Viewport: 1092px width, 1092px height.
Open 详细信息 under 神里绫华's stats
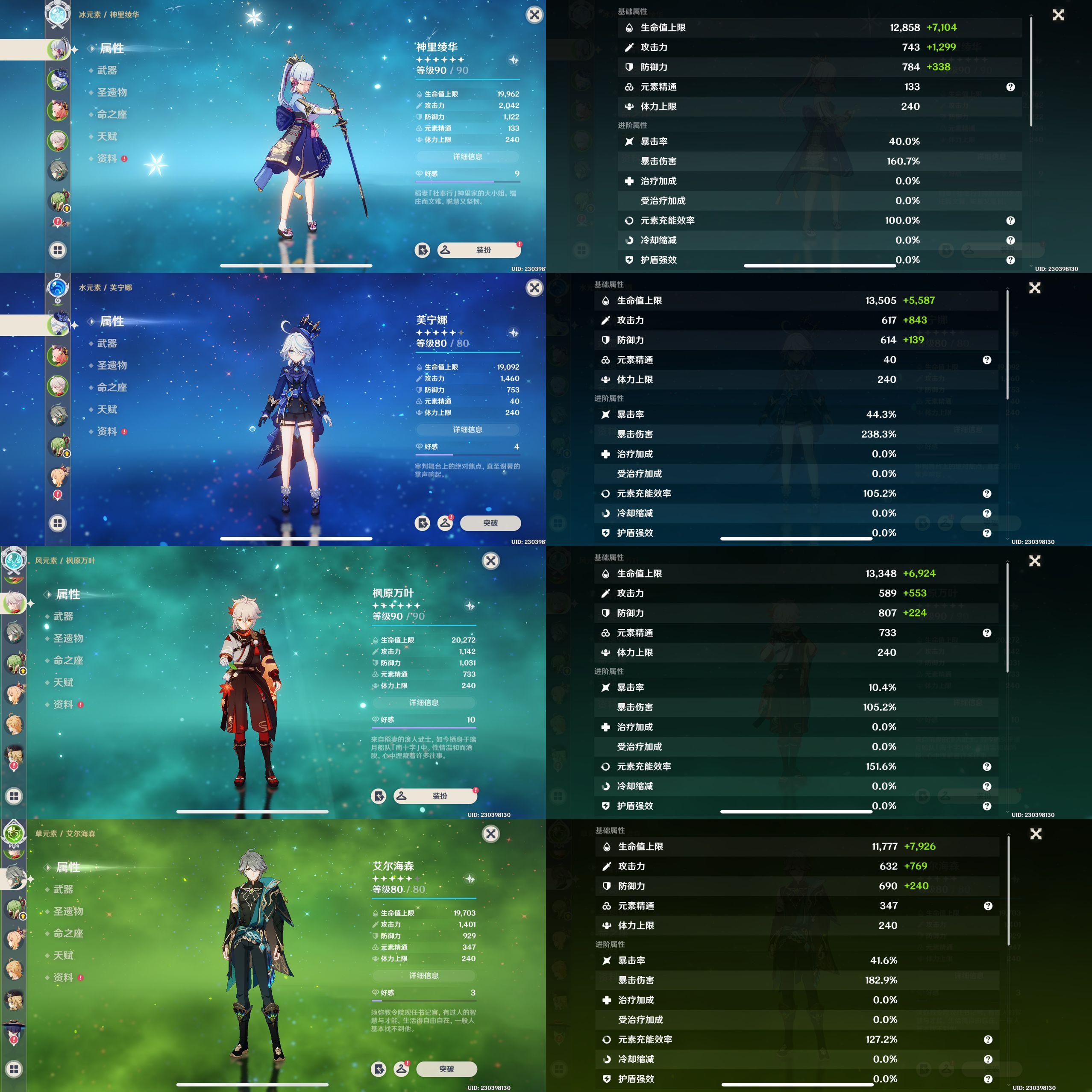(x=467, y=156)
